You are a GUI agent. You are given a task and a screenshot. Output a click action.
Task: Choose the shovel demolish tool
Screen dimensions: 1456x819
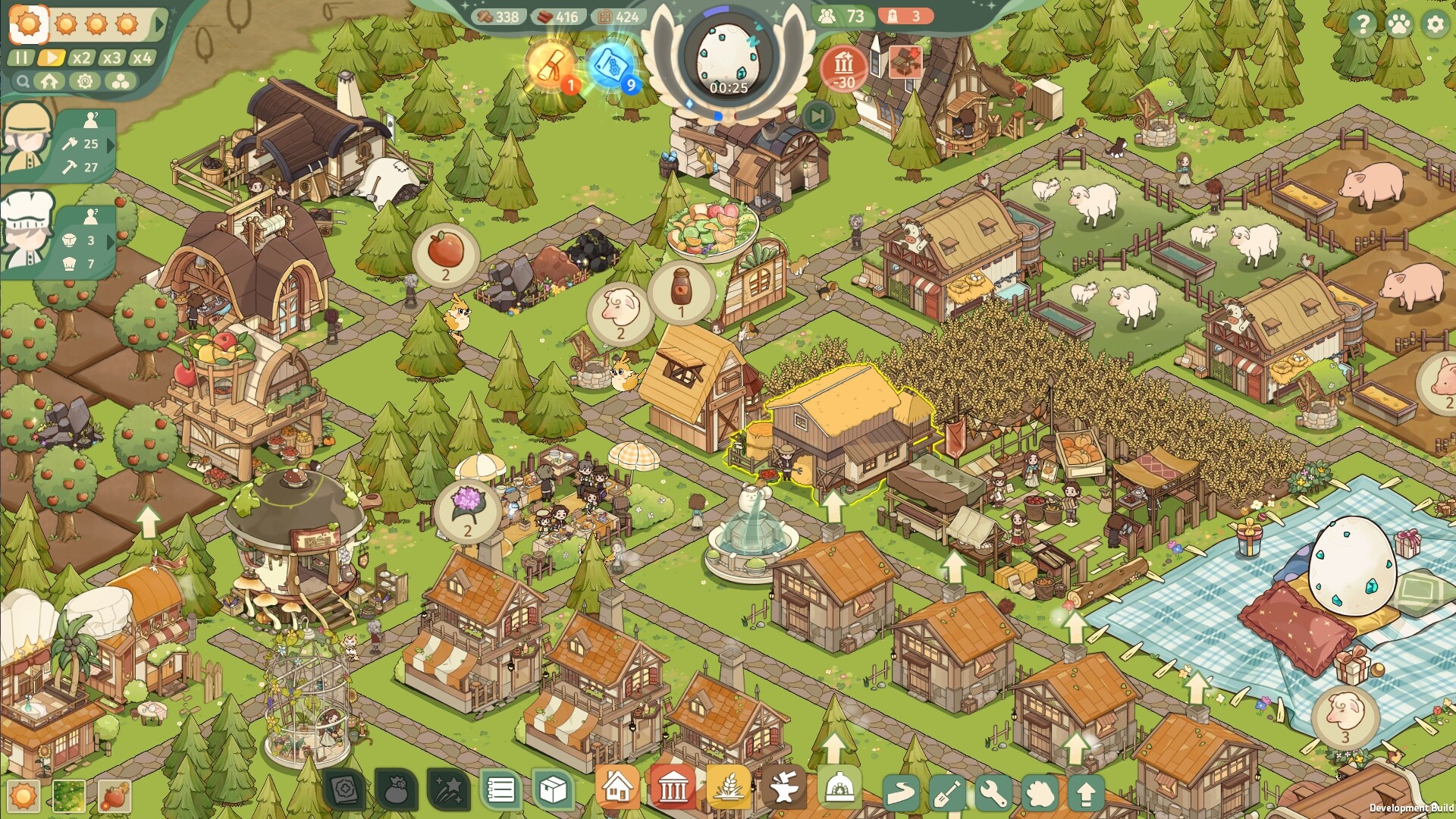click(947, 793)
